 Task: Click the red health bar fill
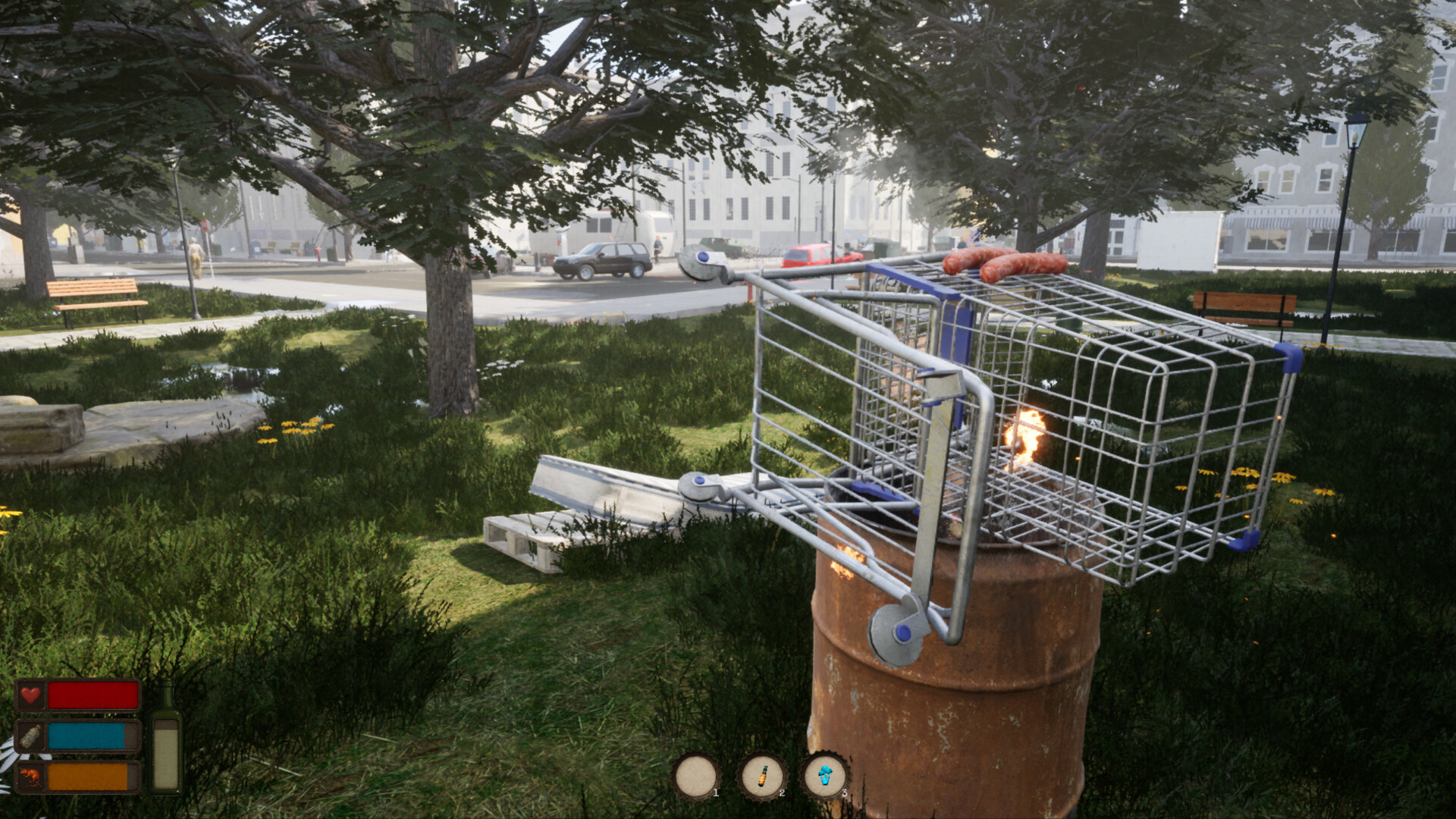(91, 694)
